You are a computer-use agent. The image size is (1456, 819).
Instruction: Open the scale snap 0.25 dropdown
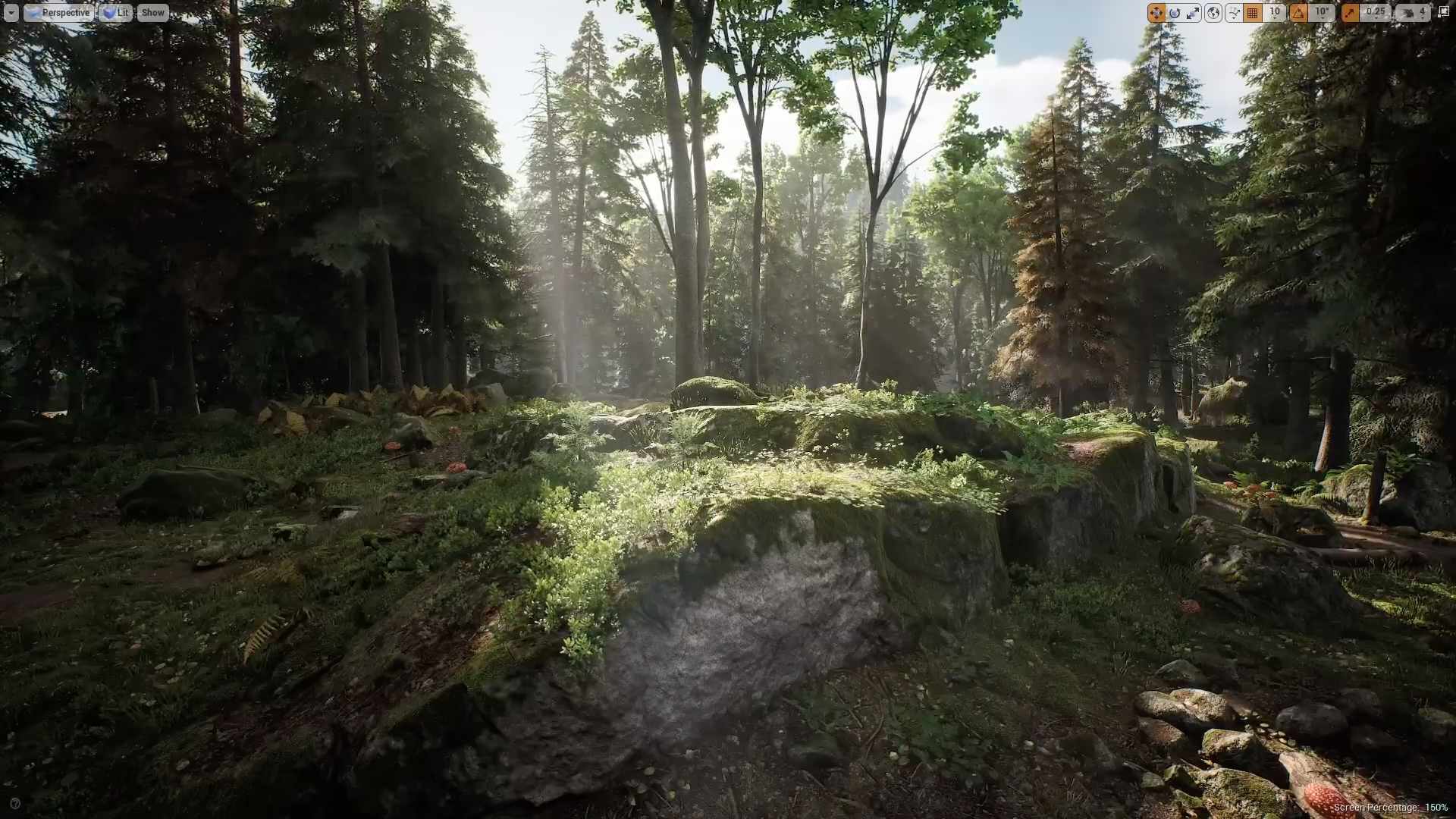[x=1374, y=12]
